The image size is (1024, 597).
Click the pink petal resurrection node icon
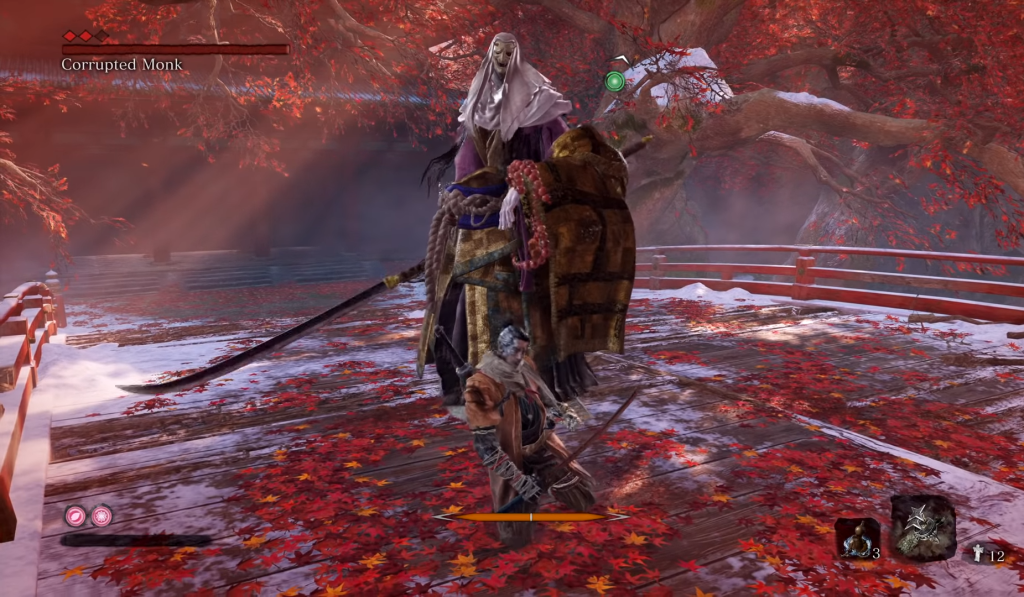point(75,516)
